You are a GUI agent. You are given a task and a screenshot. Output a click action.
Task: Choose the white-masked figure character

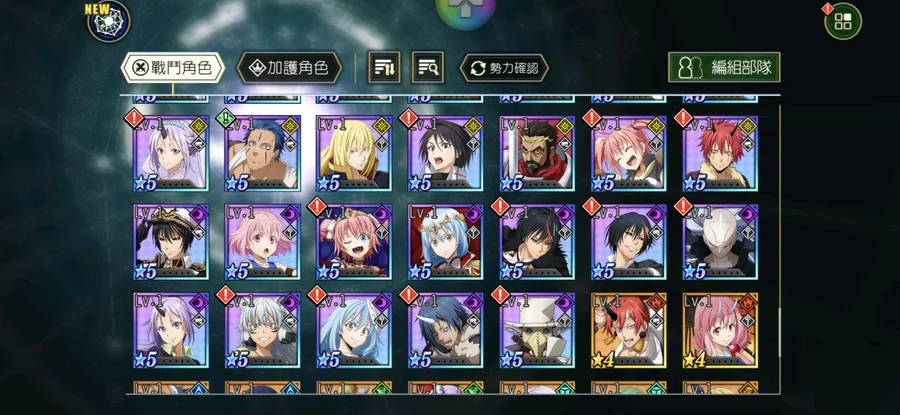click(x=720, y=241)
